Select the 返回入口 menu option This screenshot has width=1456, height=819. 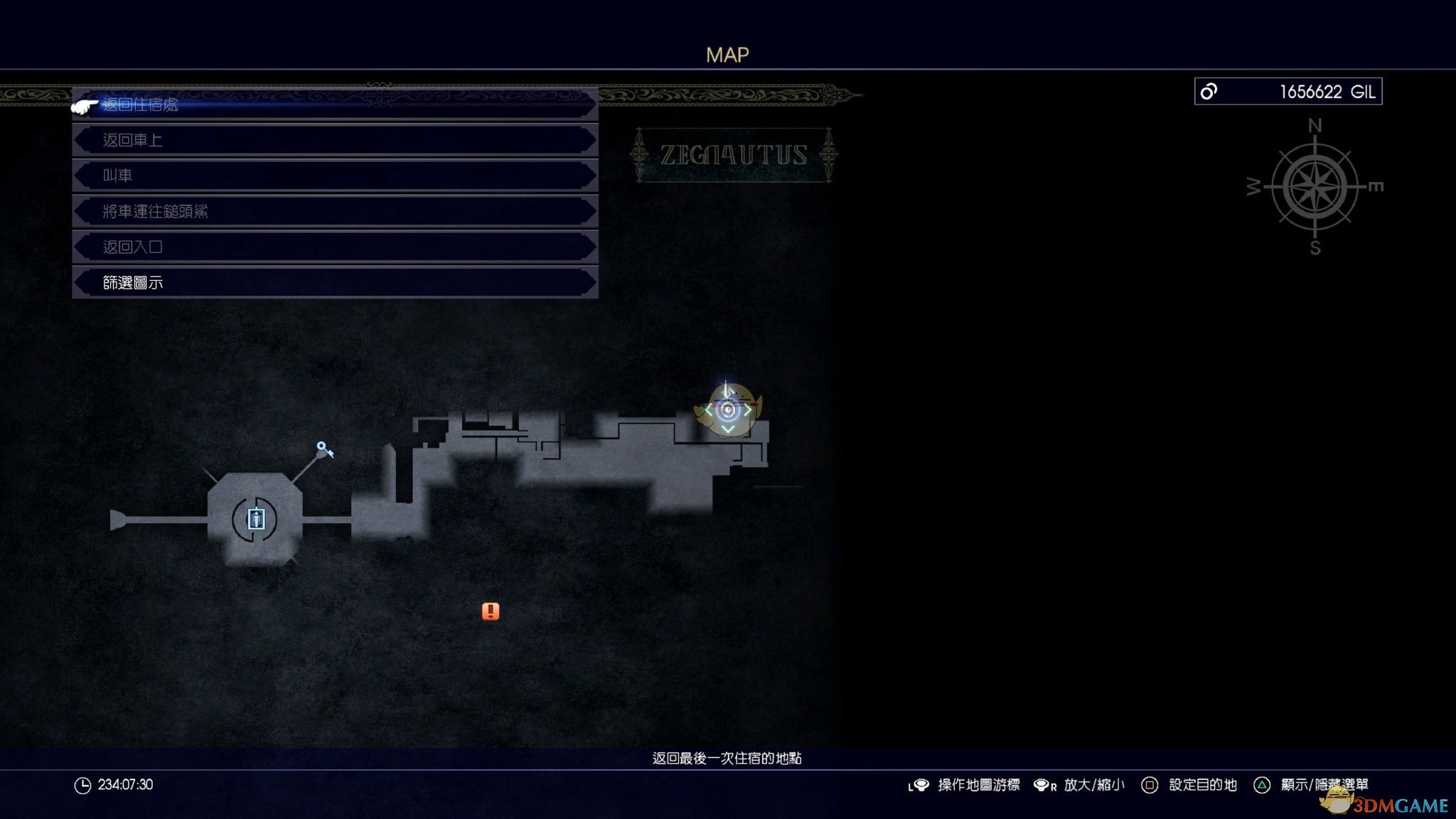tap(334, 247)
